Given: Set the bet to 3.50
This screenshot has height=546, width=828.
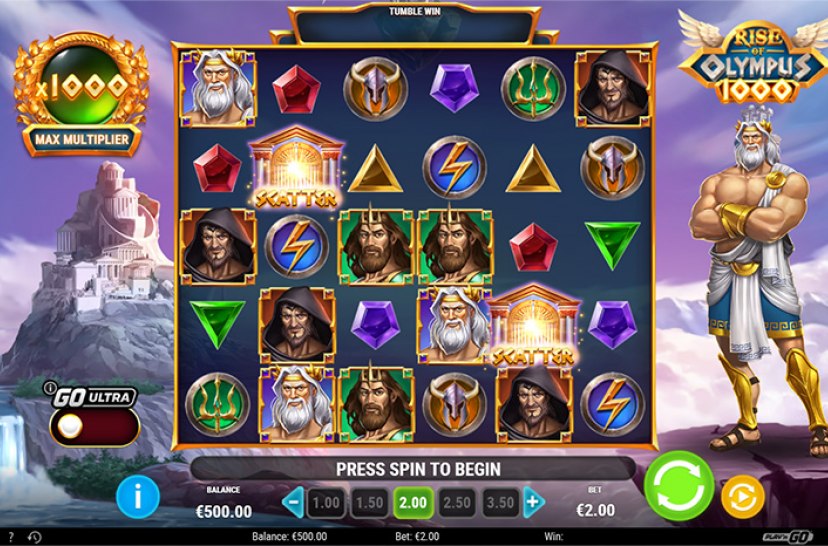Looking at the screenshot, I should [x=500, y=501].
